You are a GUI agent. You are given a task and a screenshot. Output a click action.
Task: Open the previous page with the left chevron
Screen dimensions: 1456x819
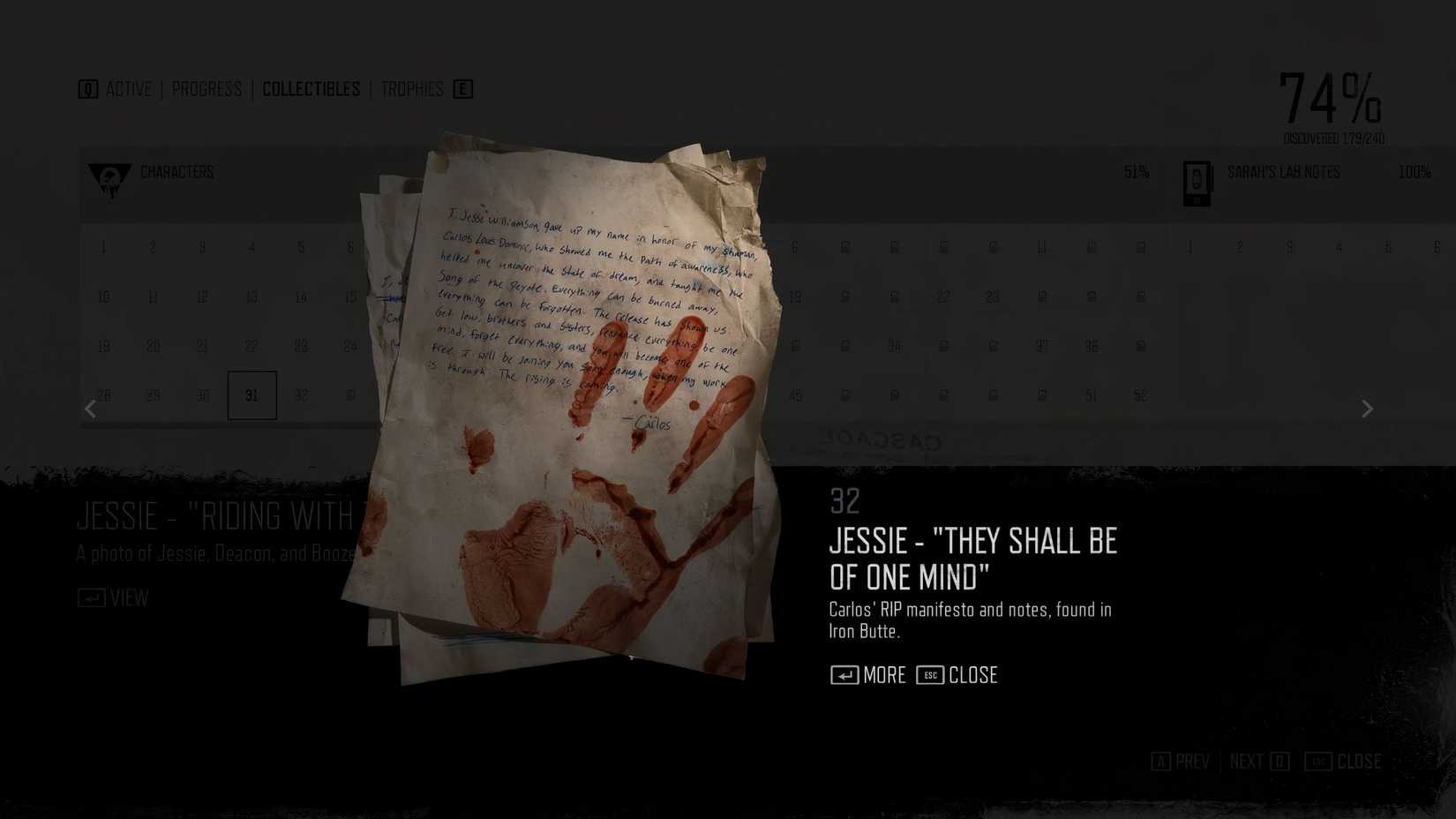[90, 409]
